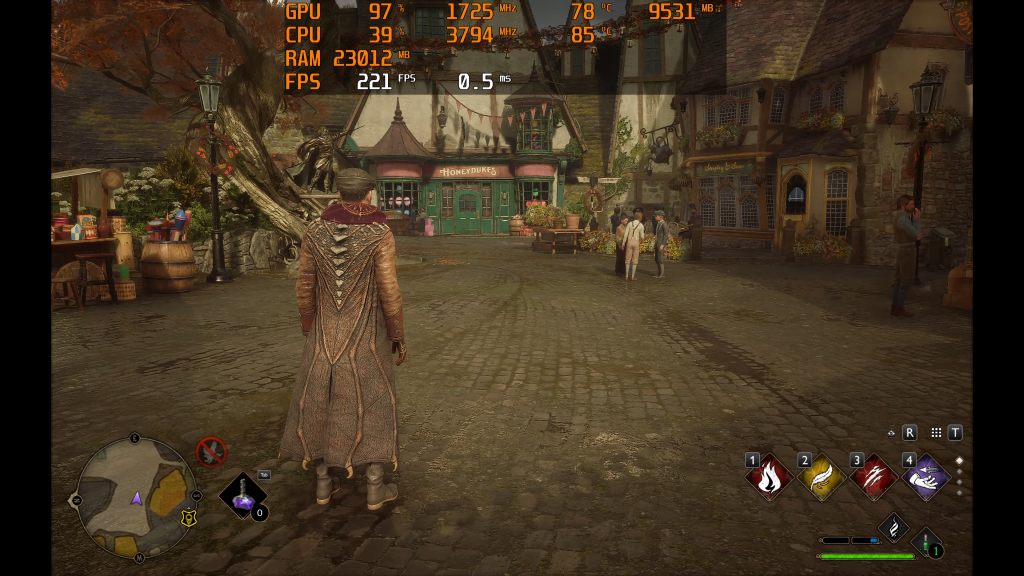Select the purple potion tool slot

click(243, 494)
